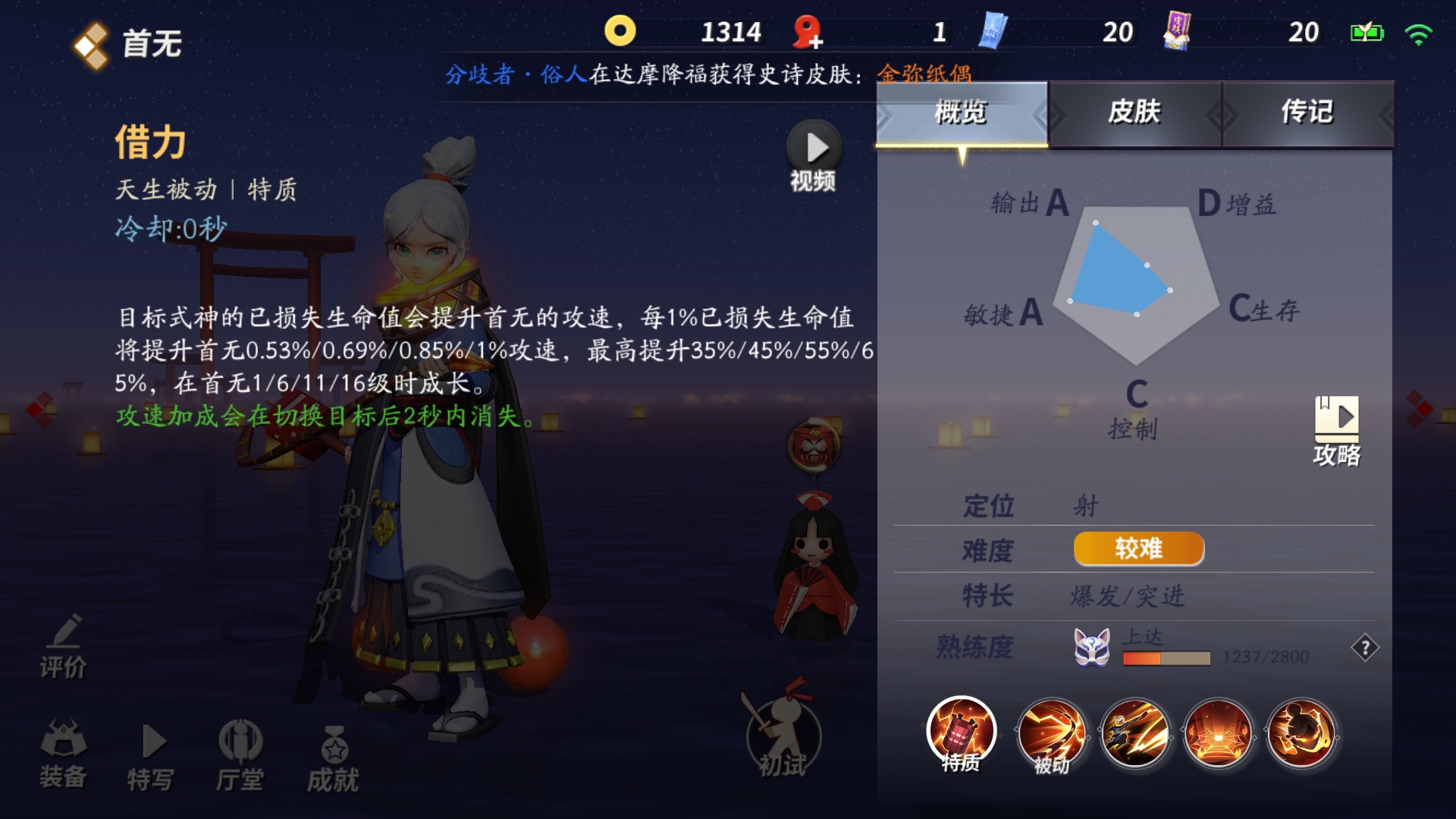Switch to the 传记 biography tab
1456x819 pixels.
coord(1306,114)
